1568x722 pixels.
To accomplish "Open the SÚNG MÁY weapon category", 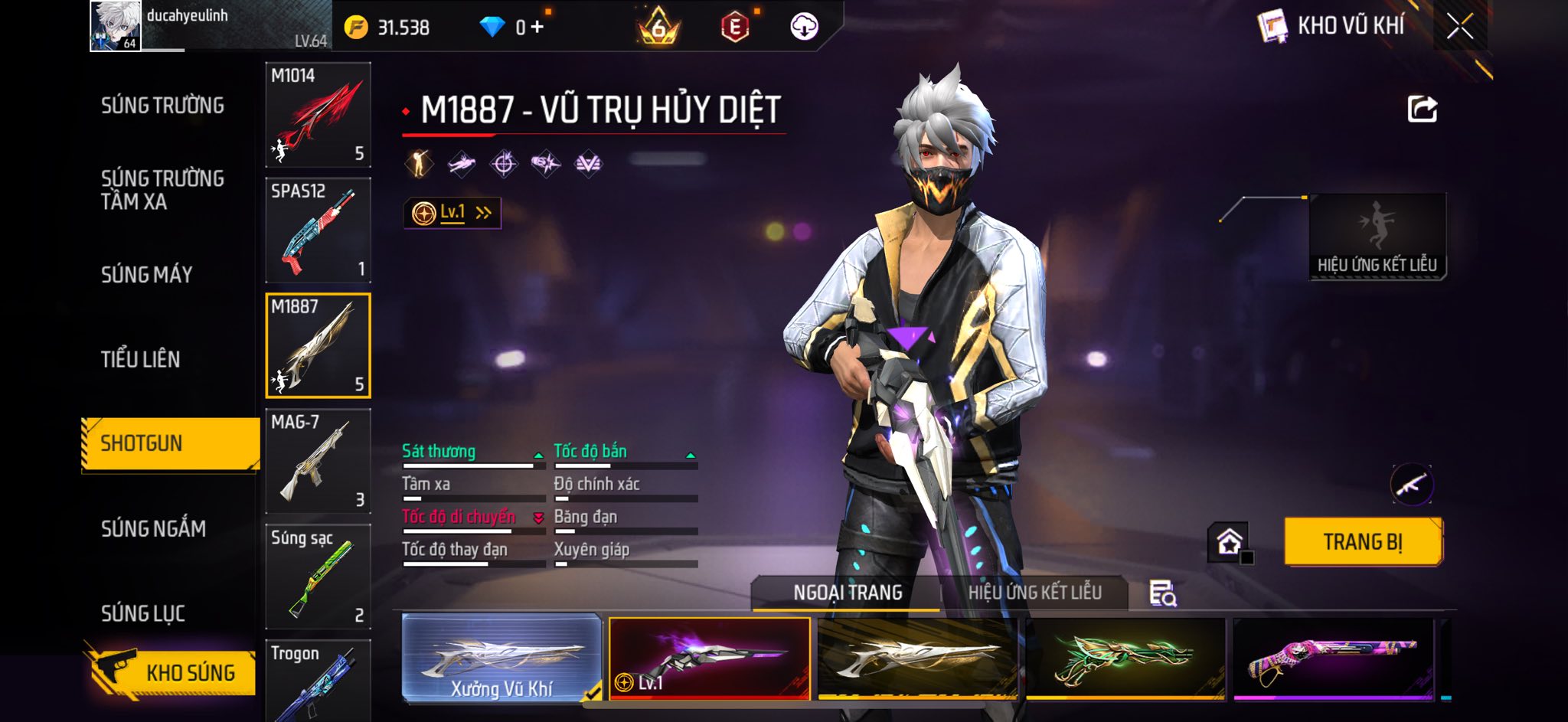I will pyautogui.click(x=146, y=274).
